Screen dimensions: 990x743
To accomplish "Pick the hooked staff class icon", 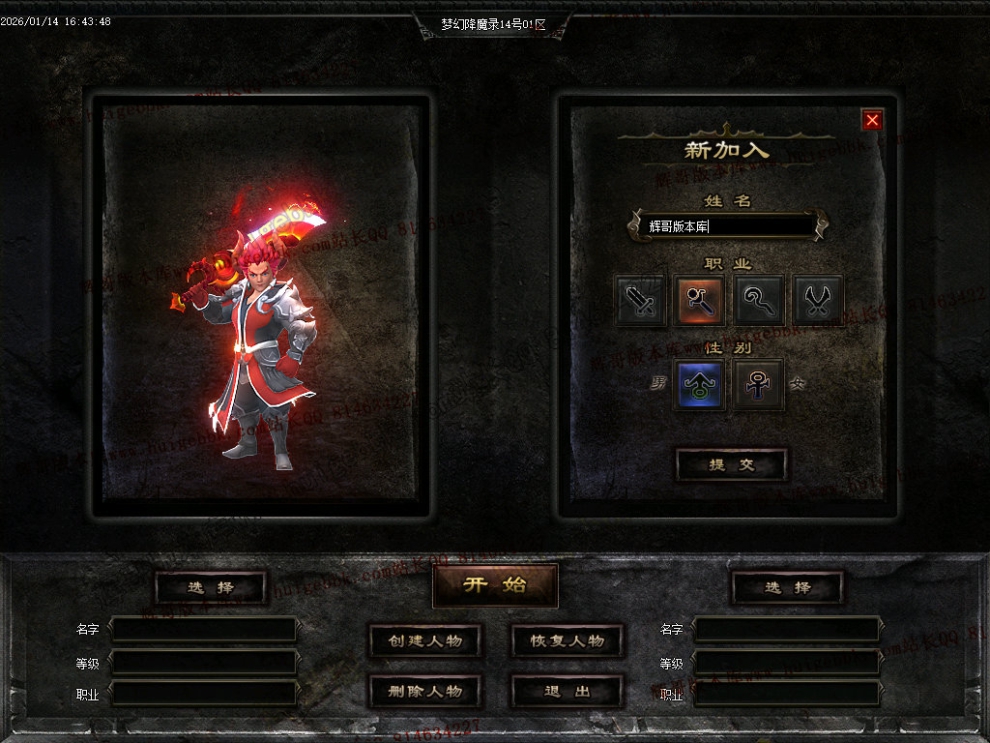I will pos(759,300).
